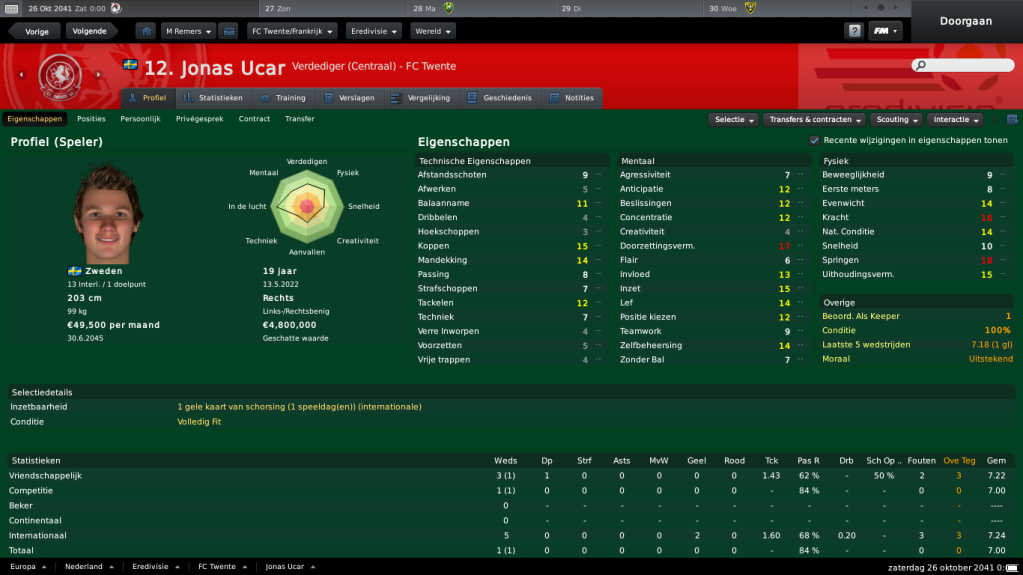Show the Vergelijking tab

(x=419, y=98)
